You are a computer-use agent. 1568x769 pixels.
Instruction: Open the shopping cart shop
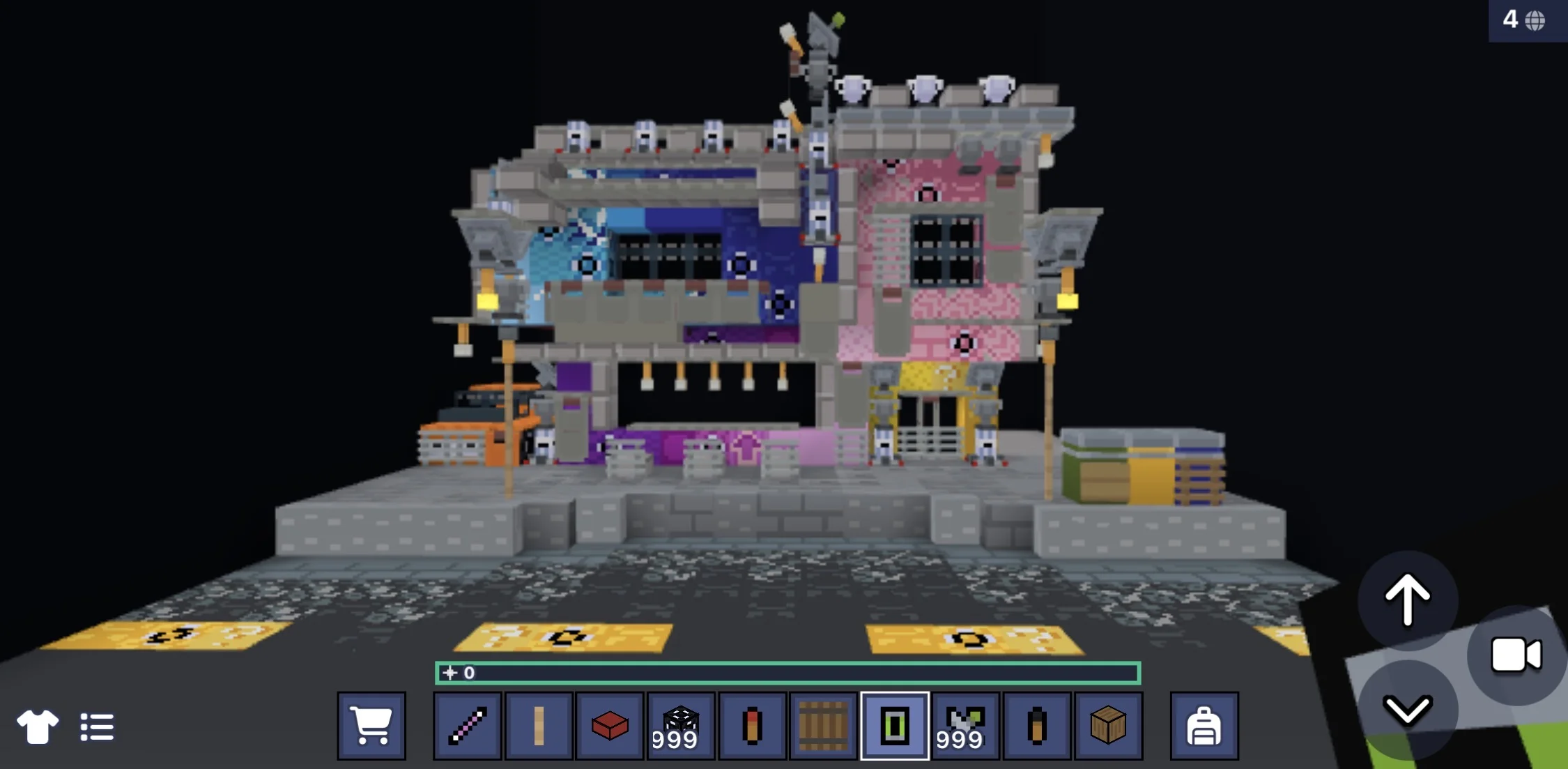(373, 725)
